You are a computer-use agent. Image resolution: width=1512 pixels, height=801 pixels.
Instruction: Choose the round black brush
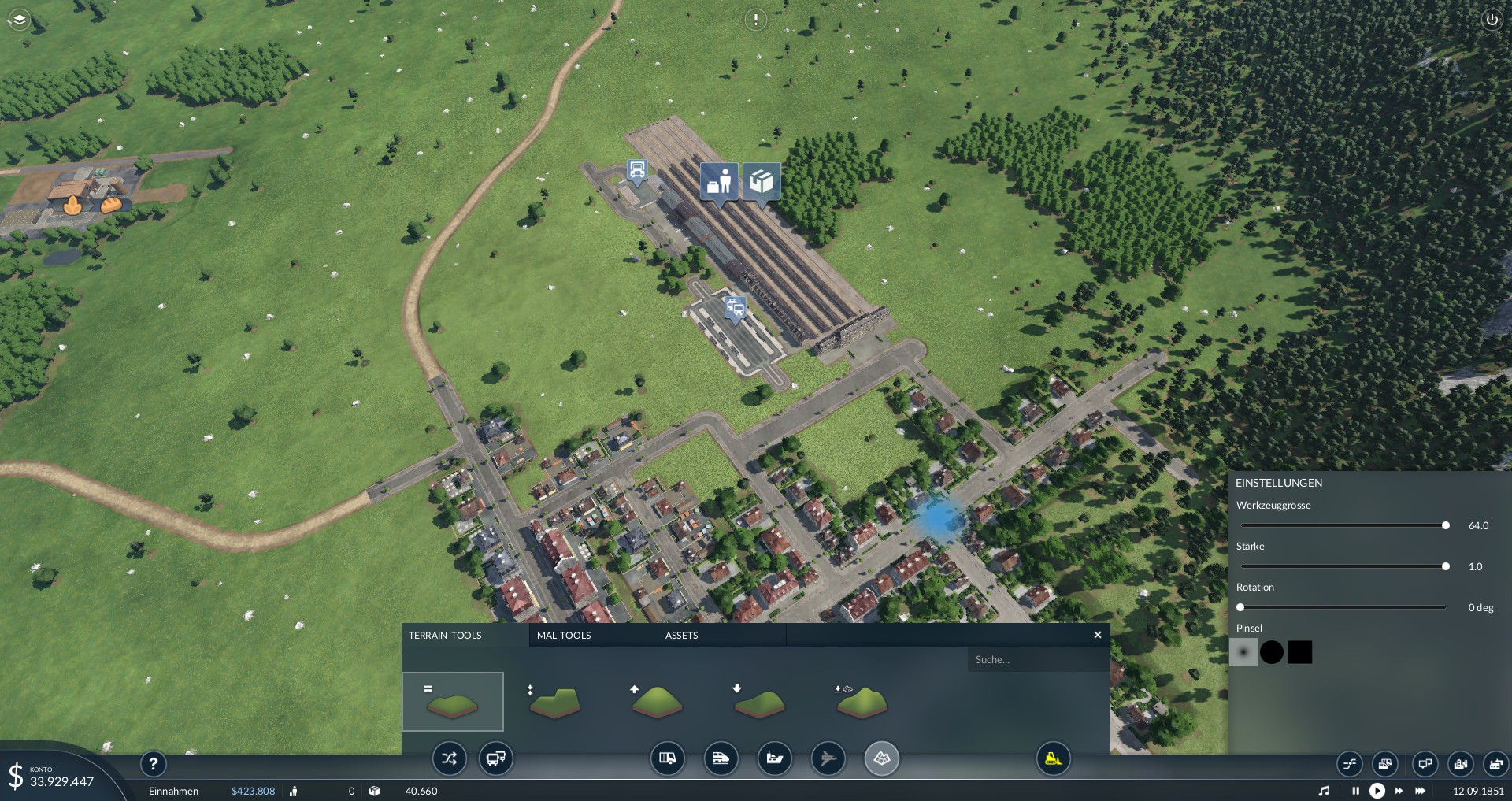click(x=1272, y=652)
